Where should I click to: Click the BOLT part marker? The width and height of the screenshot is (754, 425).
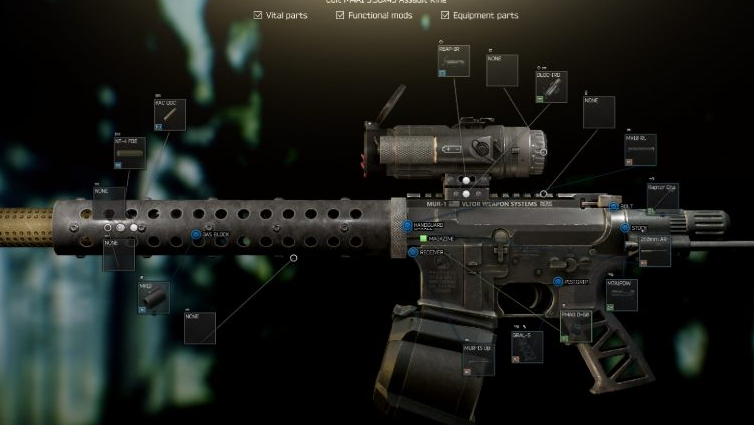(613, 206)
